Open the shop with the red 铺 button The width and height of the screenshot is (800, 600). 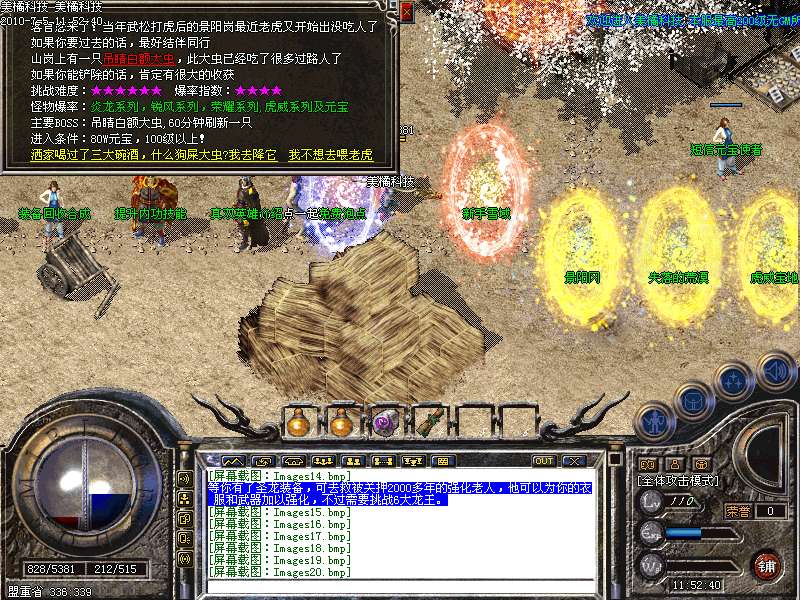(x=766, y=564)
